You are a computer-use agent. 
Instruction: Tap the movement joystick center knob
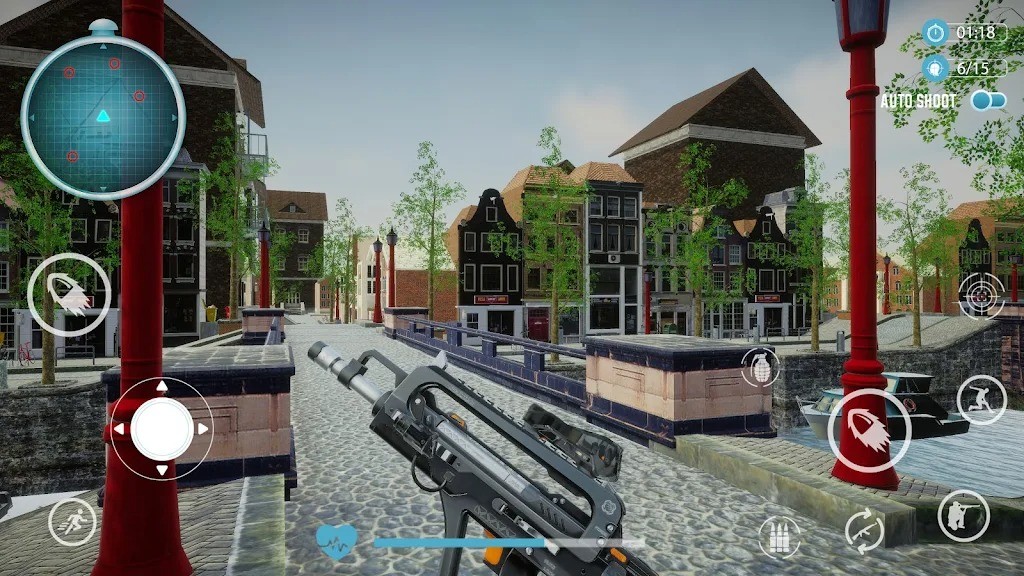pos(161,429)
